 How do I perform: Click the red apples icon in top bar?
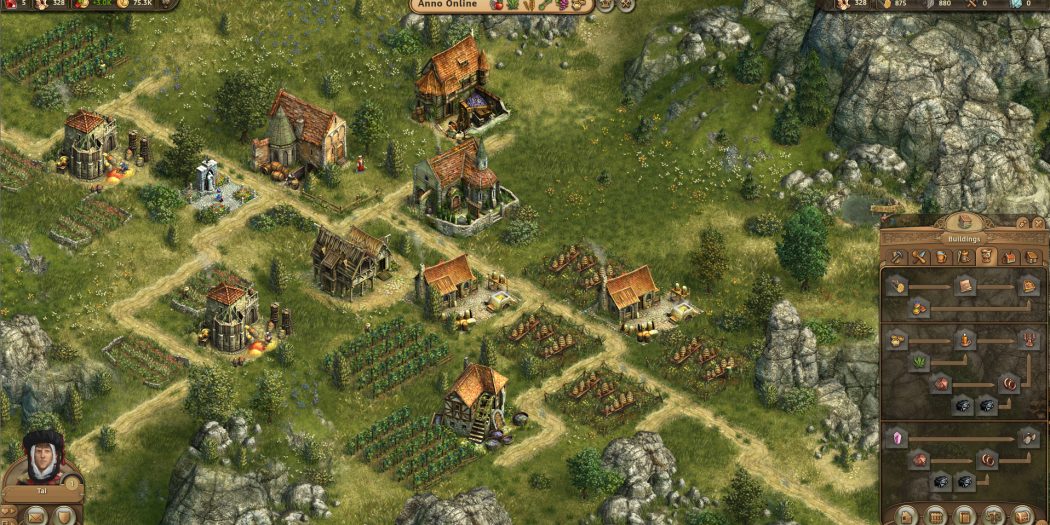click(x=499, y=5)
